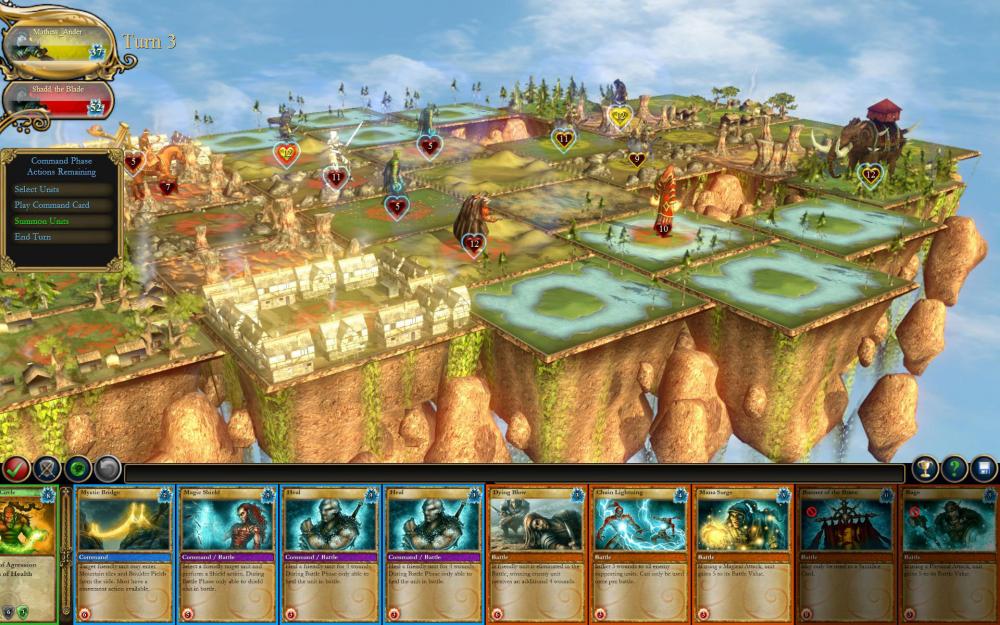
Task: Select the Rage battle card
Action: pyautogui.click(x=948, y=555)
